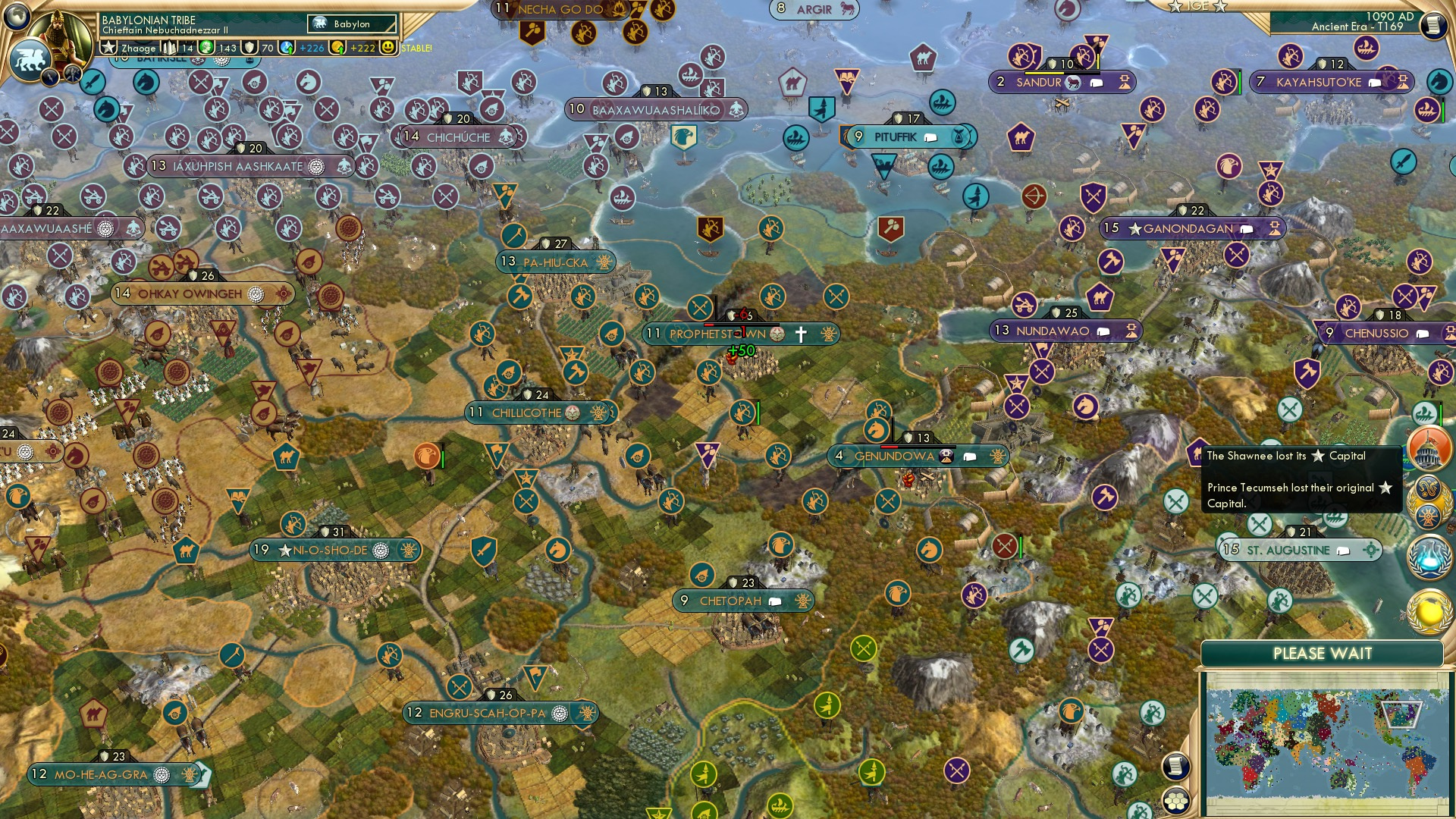The width and height of the screenshot is (1456, 819).
Task: Open the technology overview via the beaker icon
Action: (1429, 557)
